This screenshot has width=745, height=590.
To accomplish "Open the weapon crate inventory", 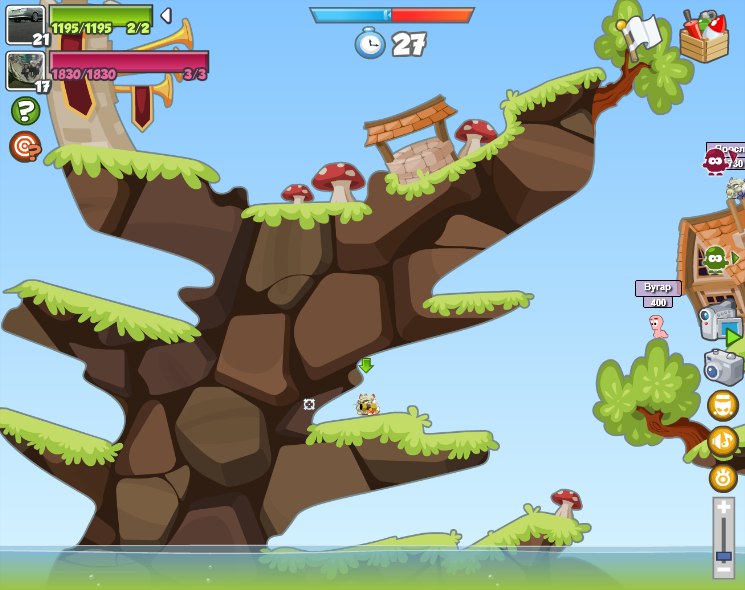I will [x=703, y=38].
